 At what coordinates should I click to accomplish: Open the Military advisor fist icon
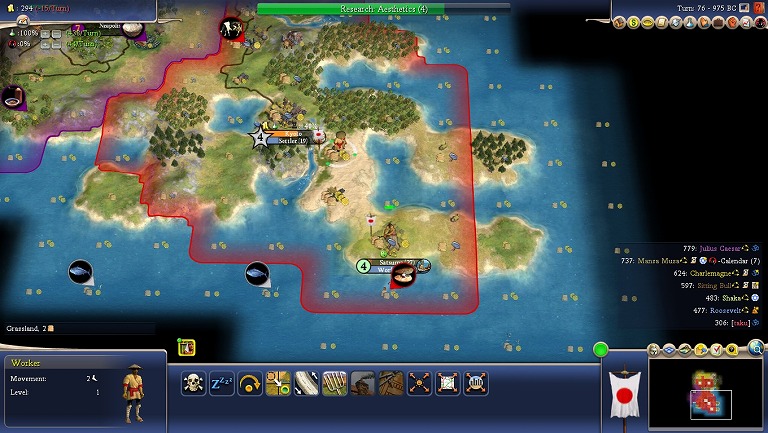tap(731, 22)
